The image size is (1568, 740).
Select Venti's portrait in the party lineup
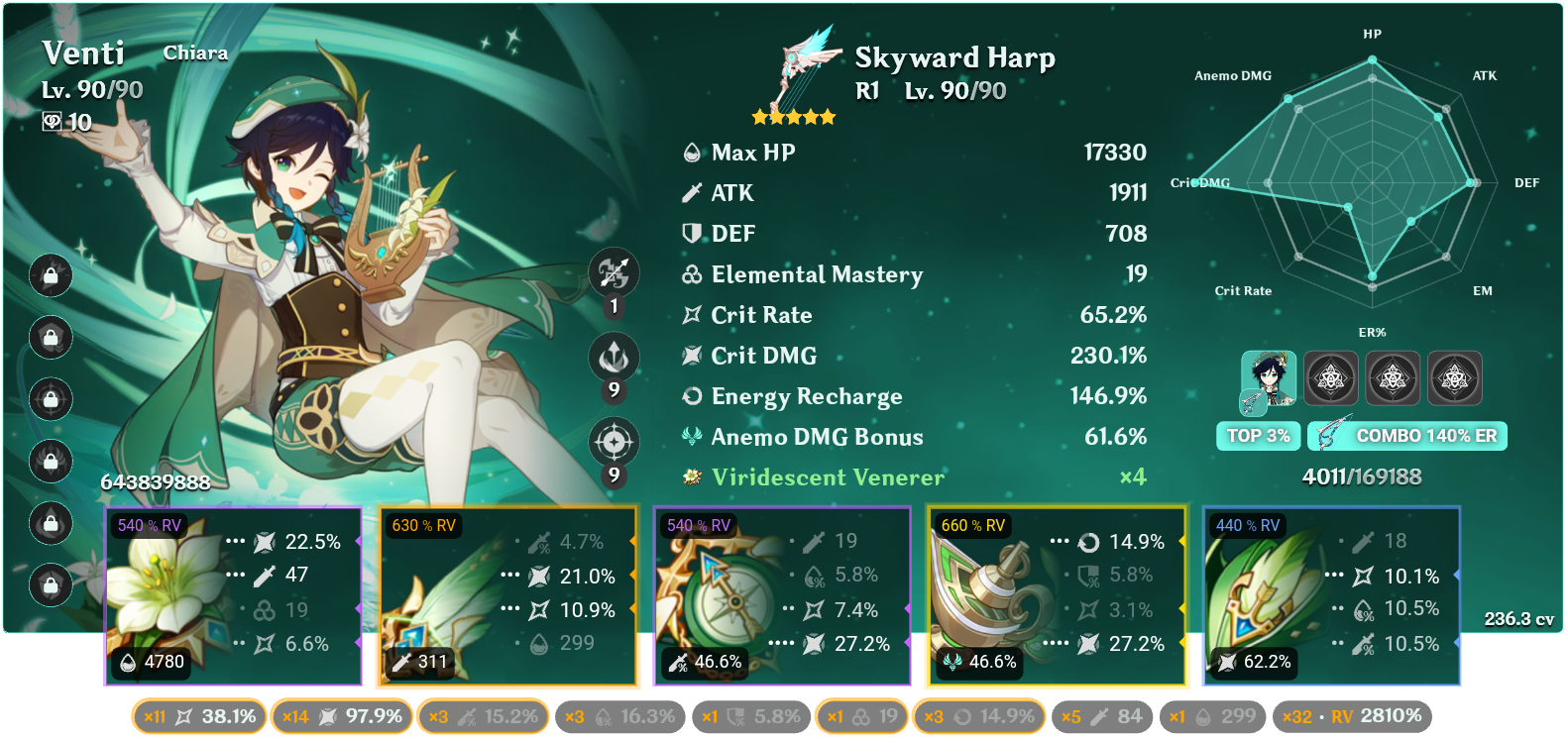pos(1270,377)
